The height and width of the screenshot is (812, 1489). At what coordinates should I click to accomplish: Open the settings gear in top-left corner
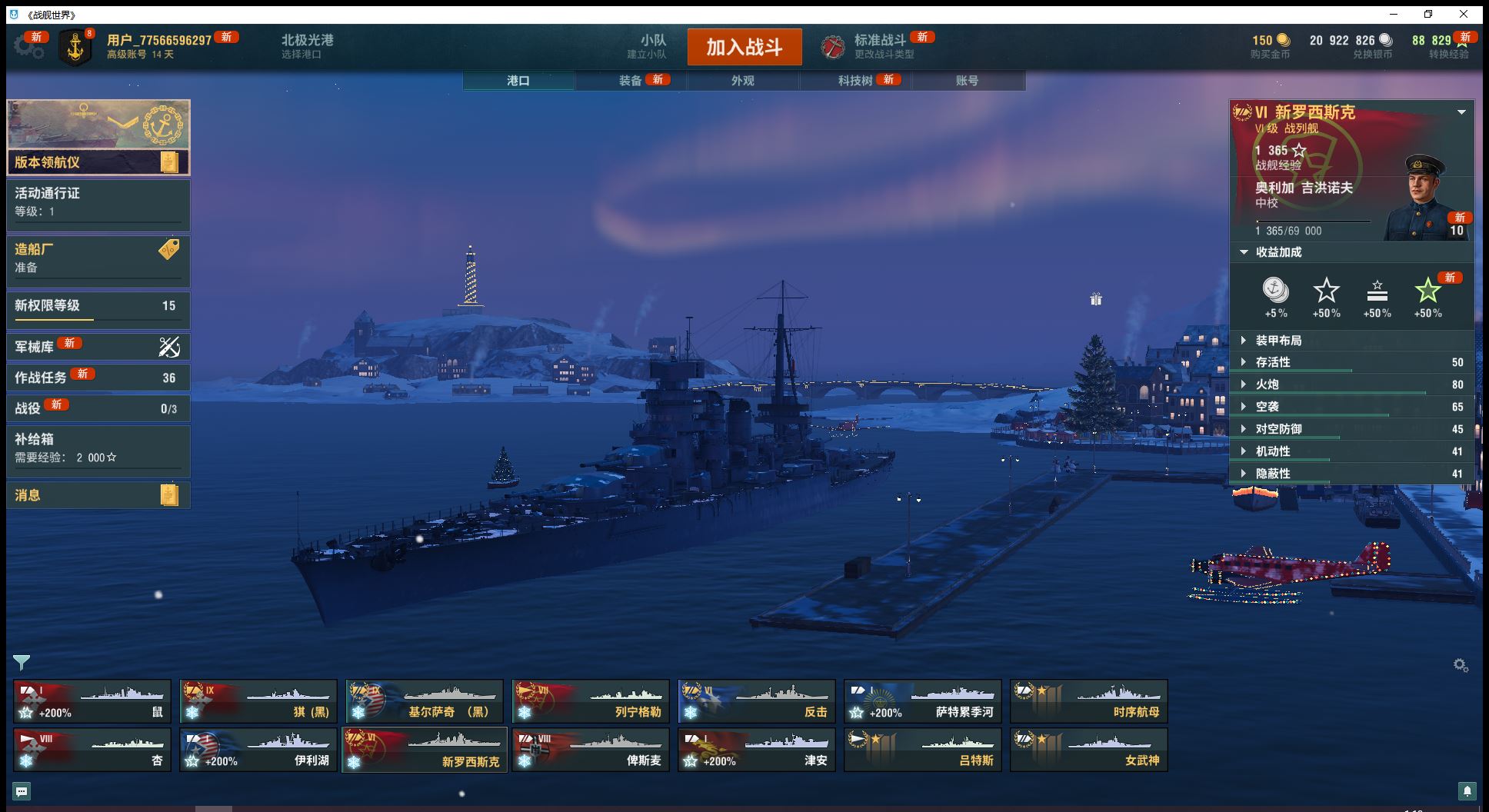point(28,46)
